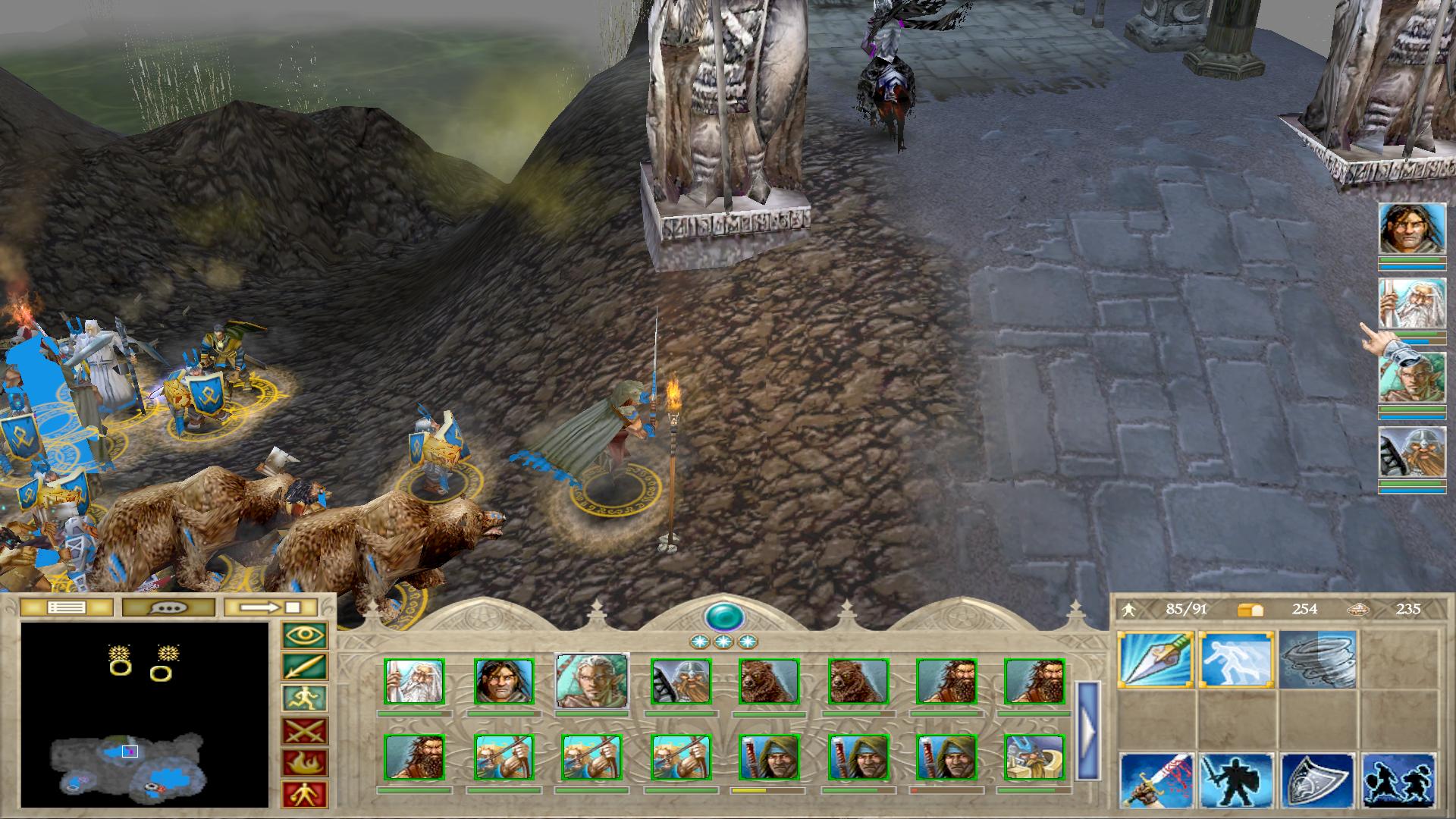Image resolution: width=1456 pixels, height=819 pixels.
Task: Open the chat speech-bubble button
Action: tap(168, 607)
